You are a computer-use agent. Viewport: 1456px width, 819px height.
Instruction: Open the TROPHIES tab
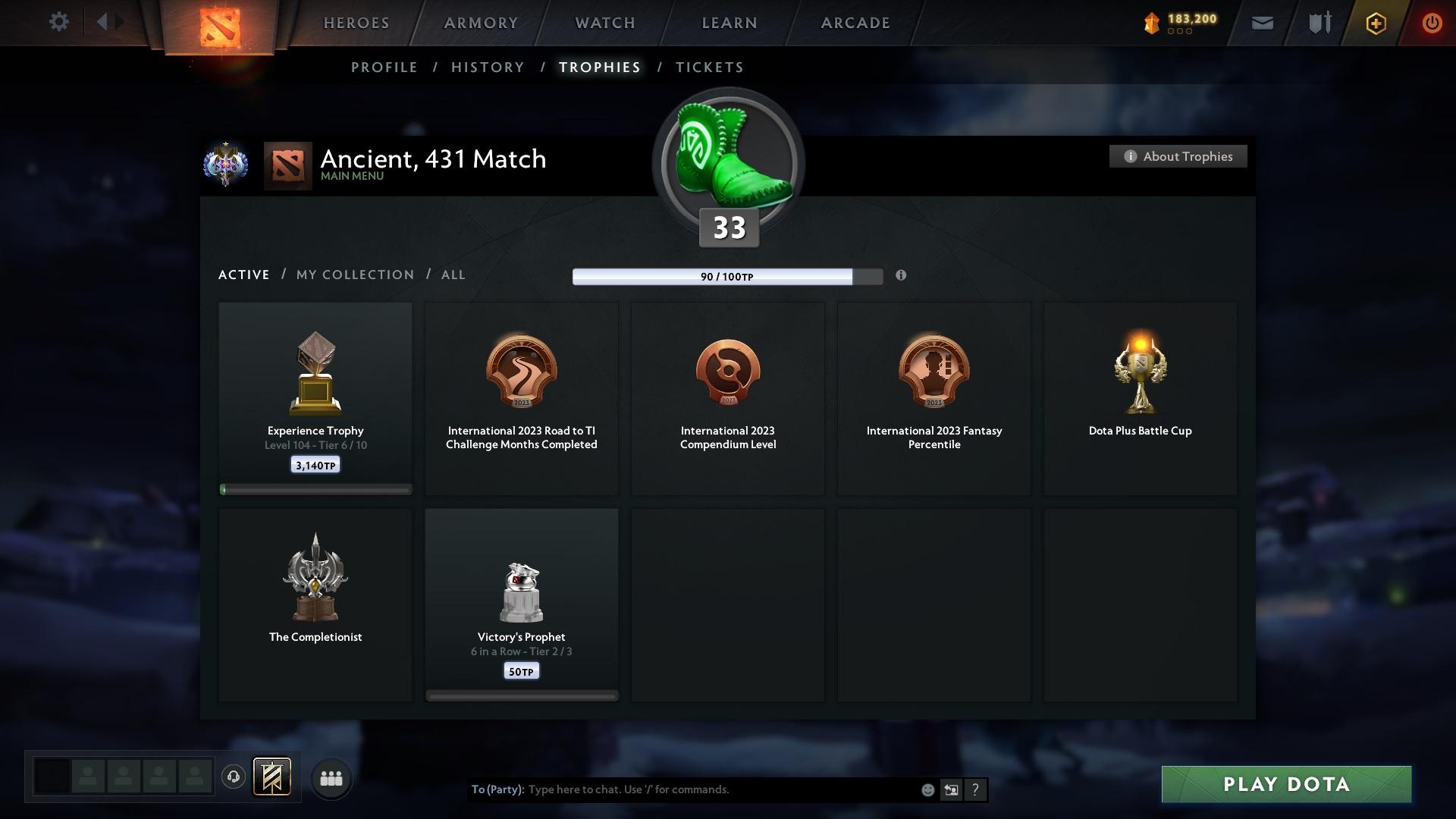(599, 67)
